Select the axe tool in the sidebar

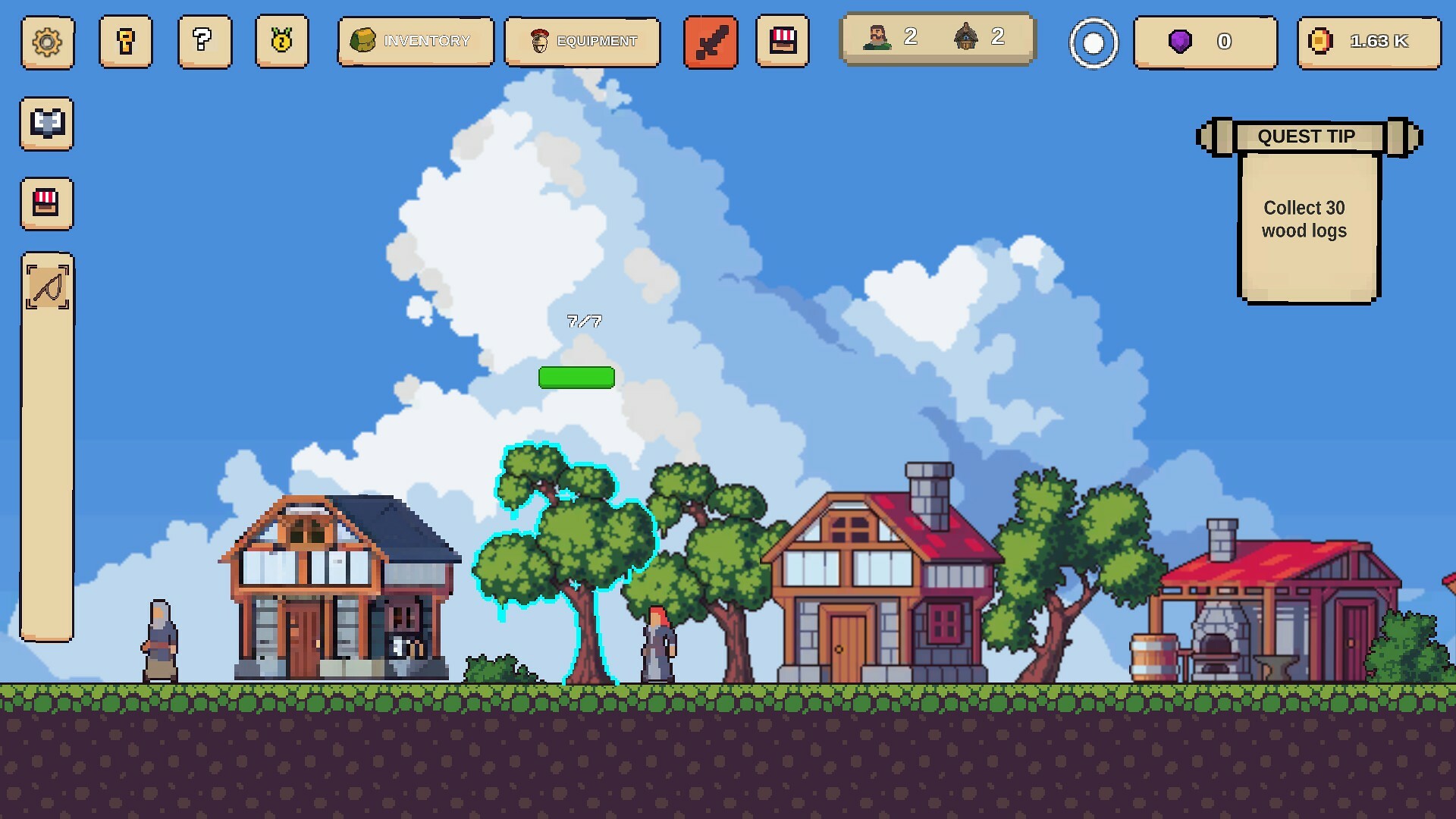click(x=46, y=124)
